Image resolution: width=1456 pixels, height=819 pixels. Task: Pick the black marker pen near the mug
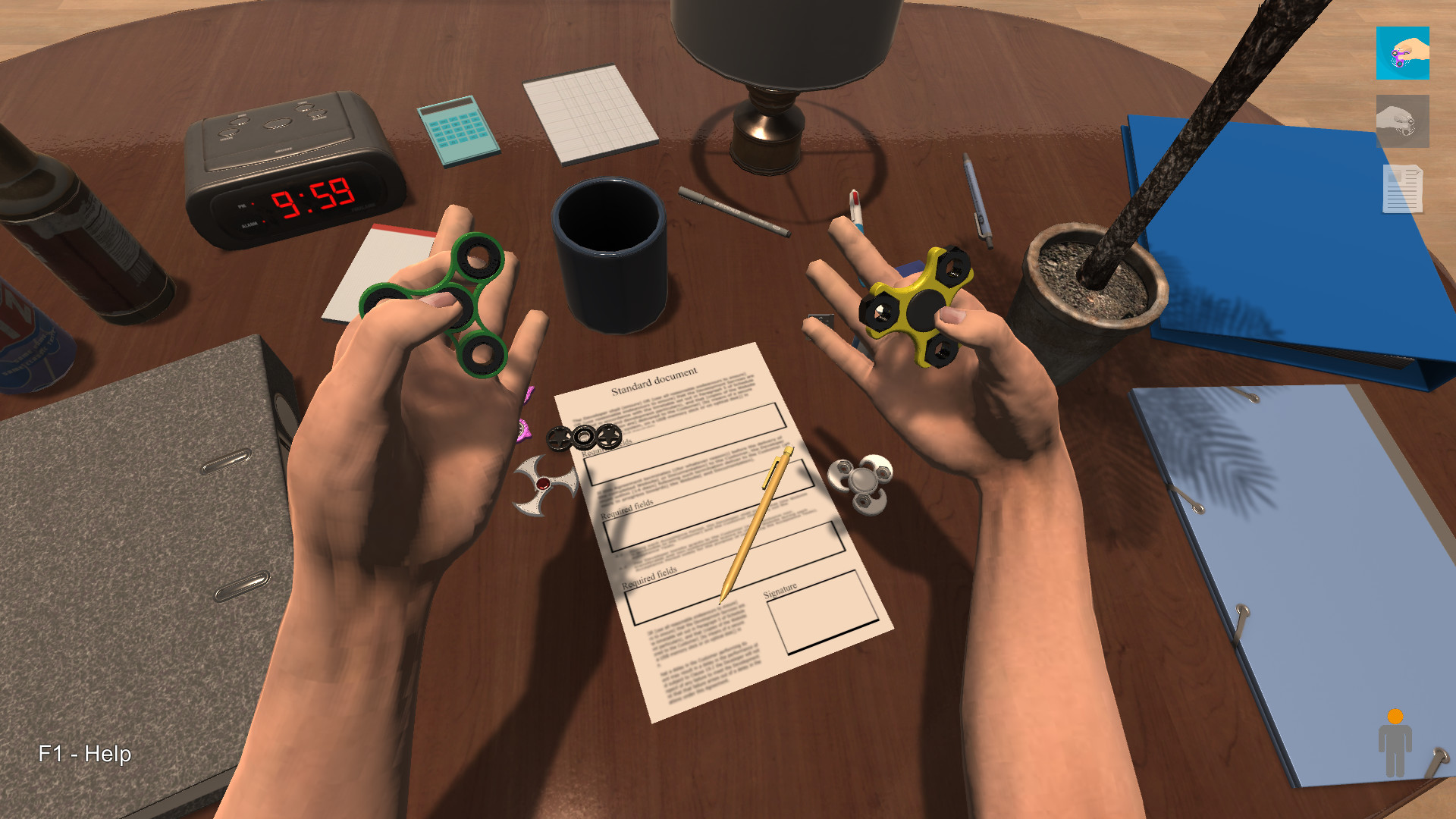point(732,209)
